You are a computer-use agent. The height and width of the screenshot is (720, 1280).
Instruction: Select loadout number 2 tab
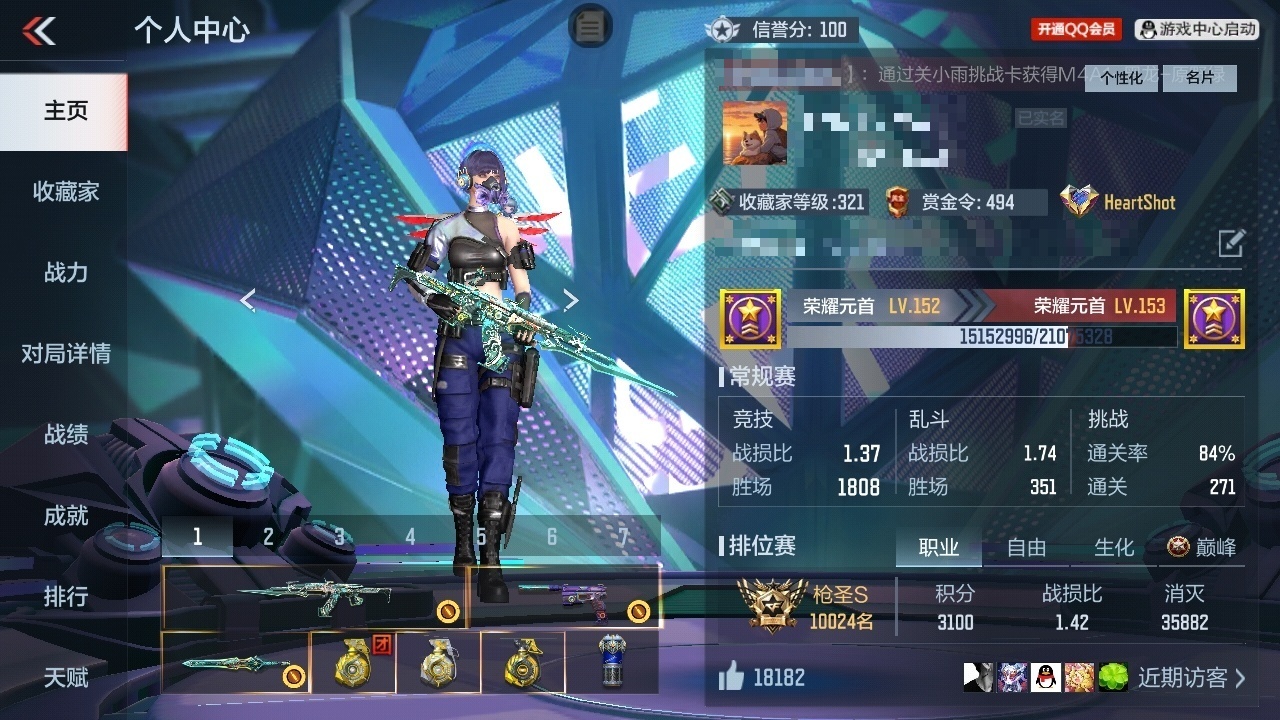[268, 537]
